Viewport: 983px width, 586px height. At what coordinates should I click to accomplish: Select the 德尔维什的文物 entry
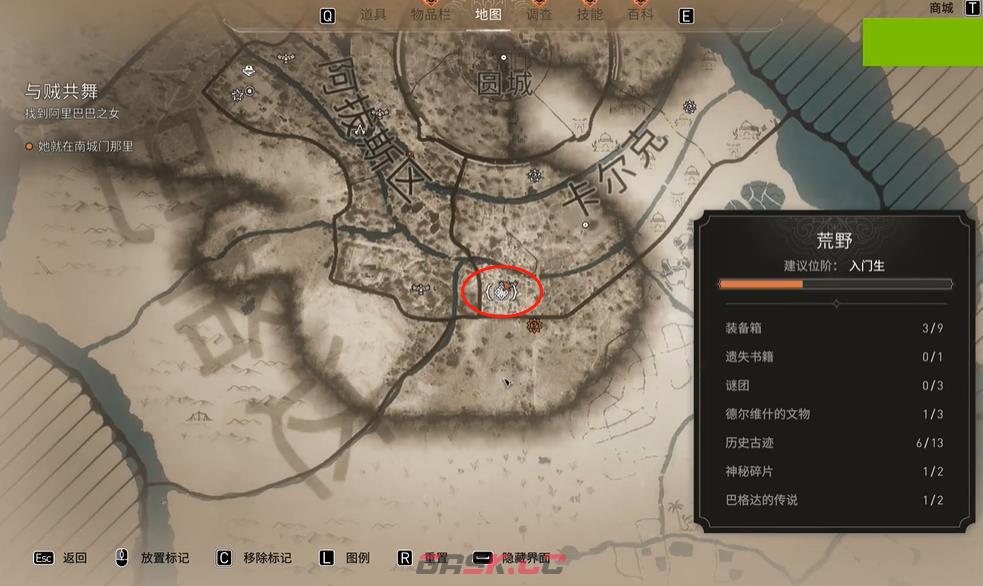click(x=834, y=414)
